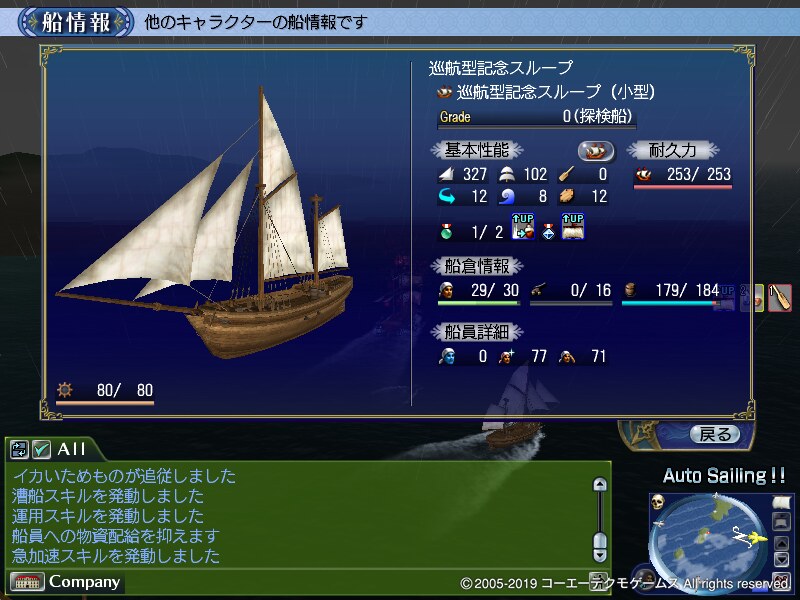Image resolution: width=800 pixels, height=600 pixels.
Task: Click the skull icon on the minimap
Action: pos(658,501)
